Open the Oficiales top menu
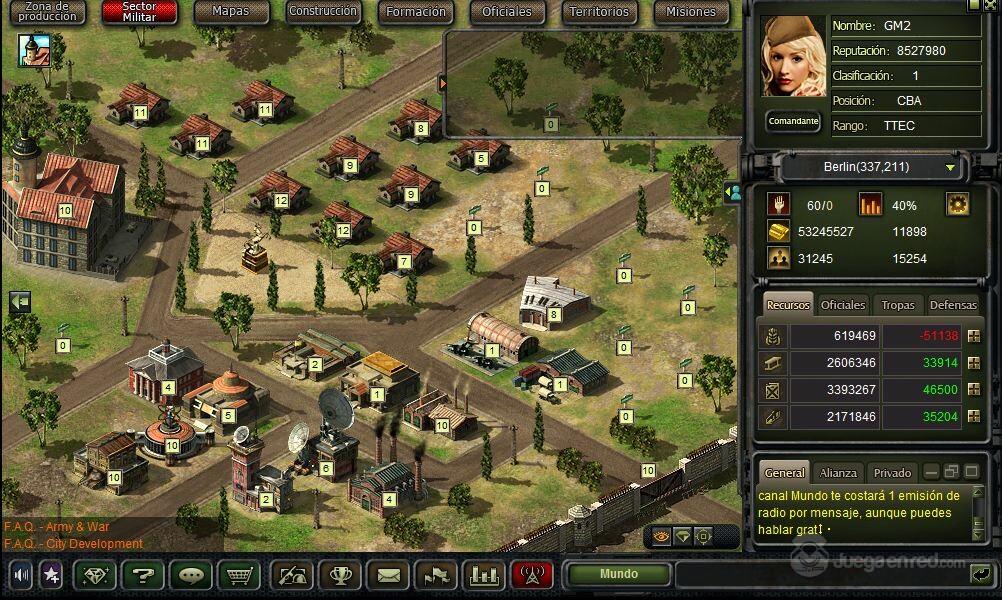1002x600 pixels. pyautogui.click(x=507, y=12)
